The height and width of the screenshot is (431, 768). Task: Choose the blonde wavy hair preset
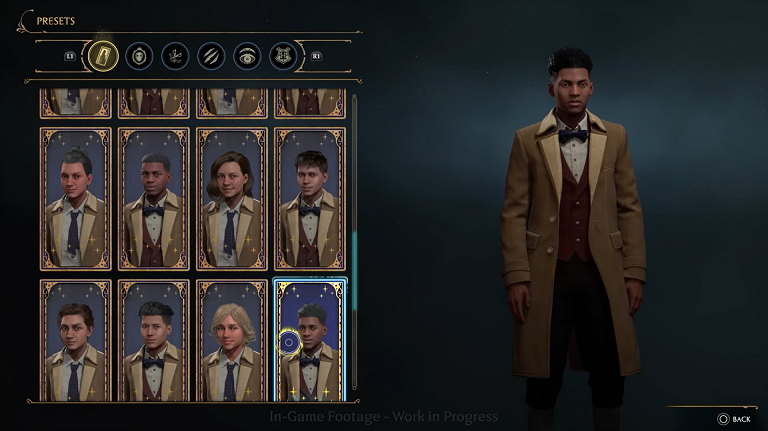tap(231, 341)
